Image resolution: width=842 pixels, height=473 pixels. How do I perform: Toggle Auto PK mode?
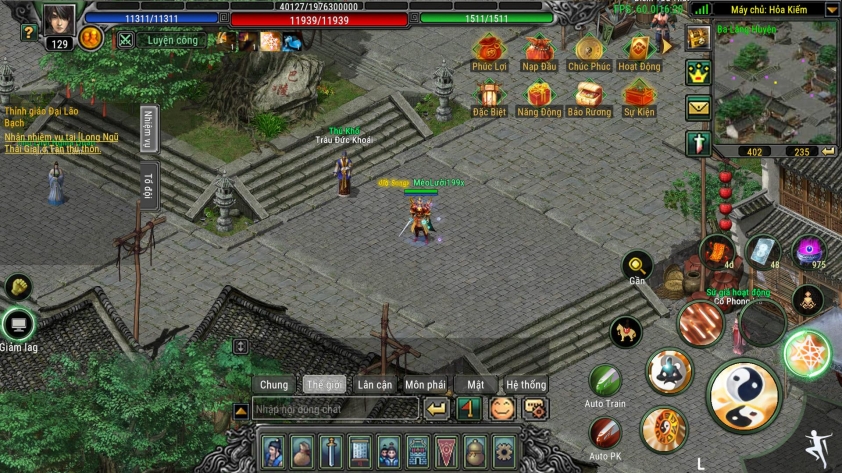click(x=605, y=433)
